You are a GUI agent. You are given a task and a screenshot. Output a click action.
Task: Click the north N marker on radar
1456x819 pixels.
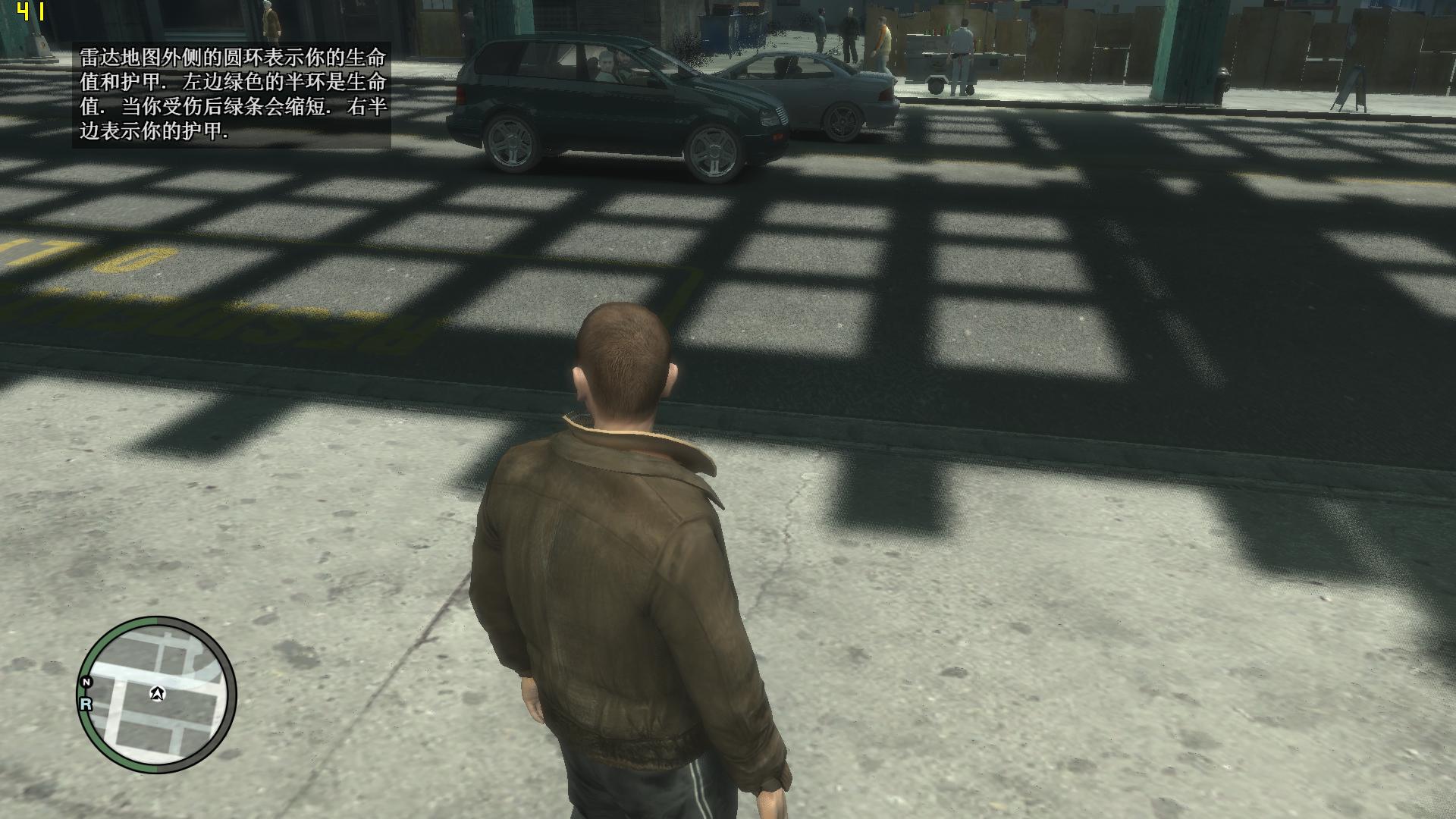(x=86, y=682)
